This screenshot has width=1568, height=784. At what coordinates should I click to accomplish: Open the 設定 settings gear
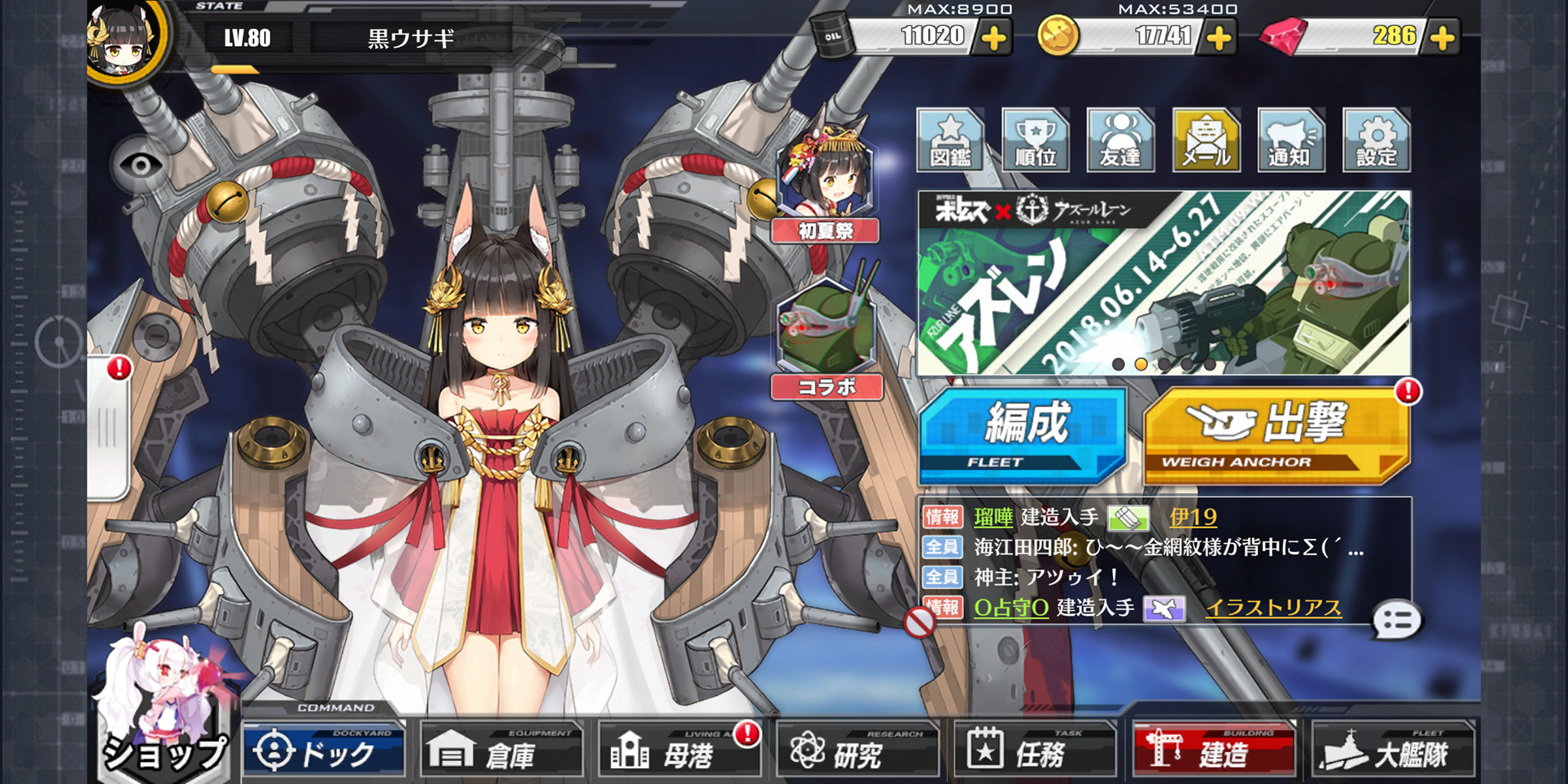point(1377,140)
